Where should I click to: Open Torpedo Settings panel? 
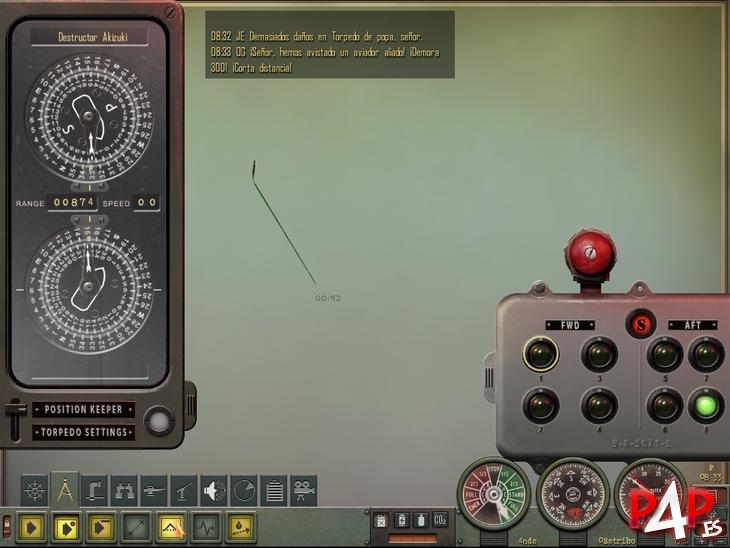[x=83, y=432]
